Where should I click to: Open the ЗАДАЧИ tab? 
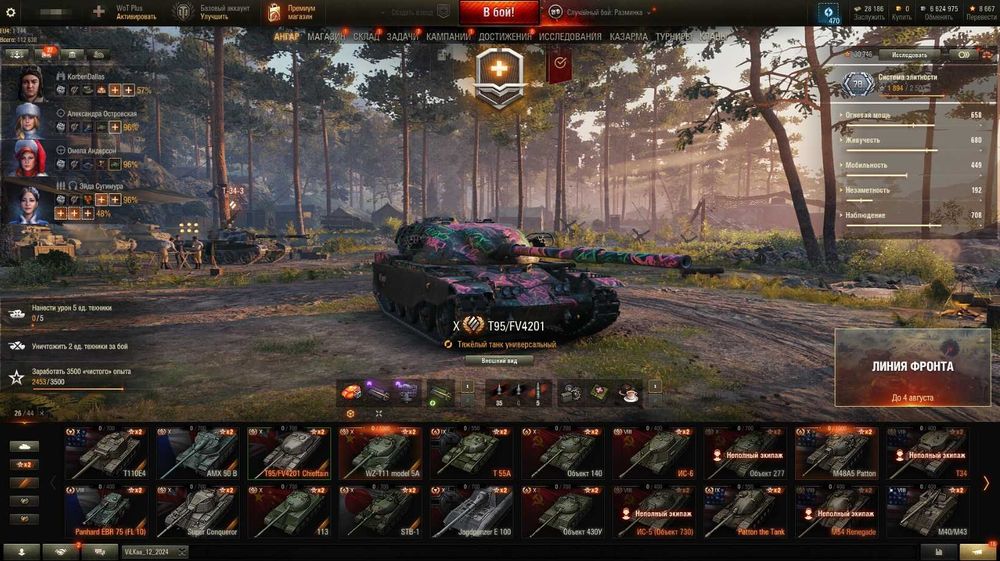402,36
